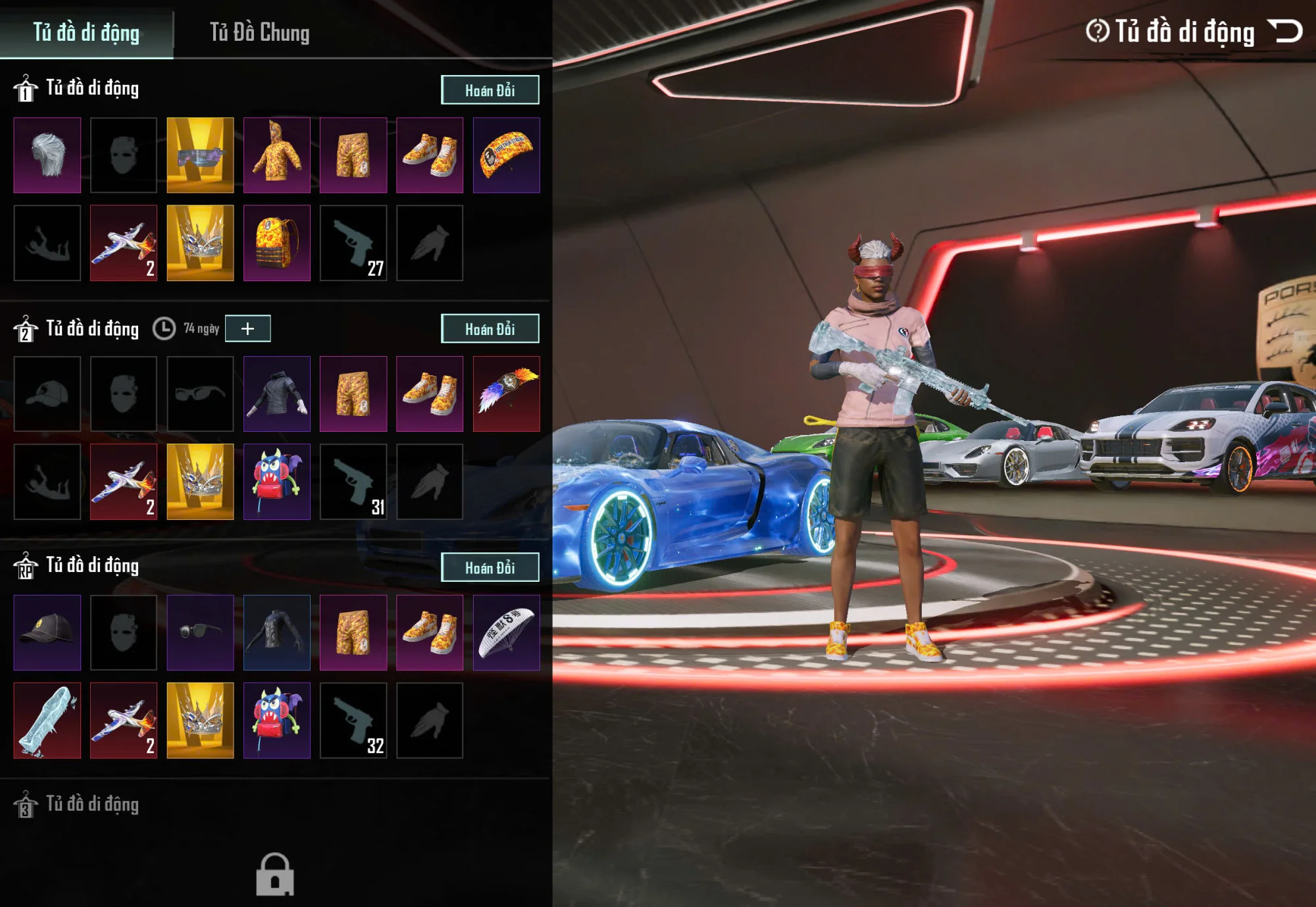Choose the yellow camo hoodie slot

point(276,155)
